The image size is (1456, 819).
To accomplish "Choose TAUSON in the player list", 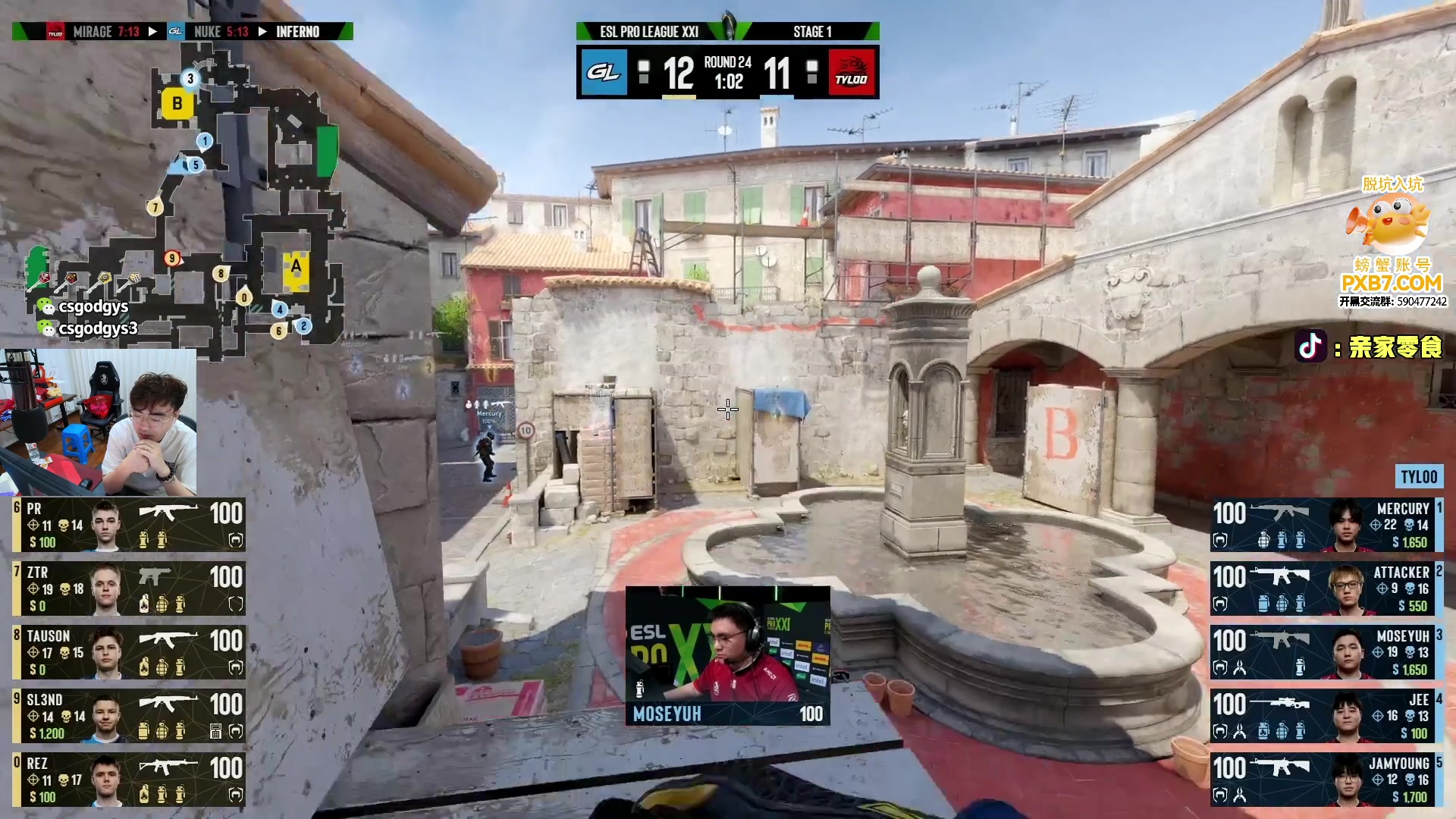I will [129, 651].
